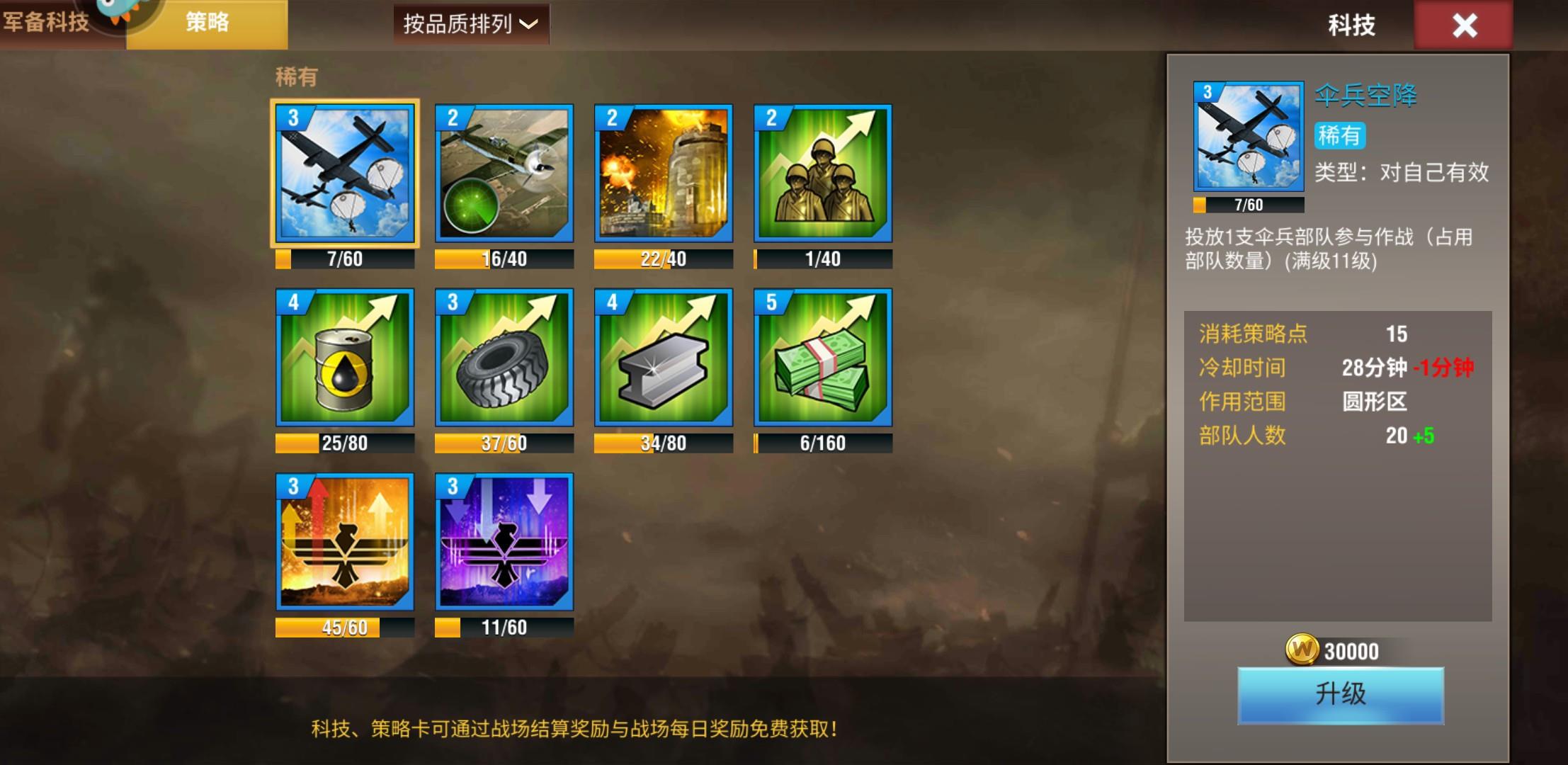Viewport: 1568px width, 765px height.
Task: Choose the golden eagle buff card
Action: pyautogui.click(x=345, y=542)
